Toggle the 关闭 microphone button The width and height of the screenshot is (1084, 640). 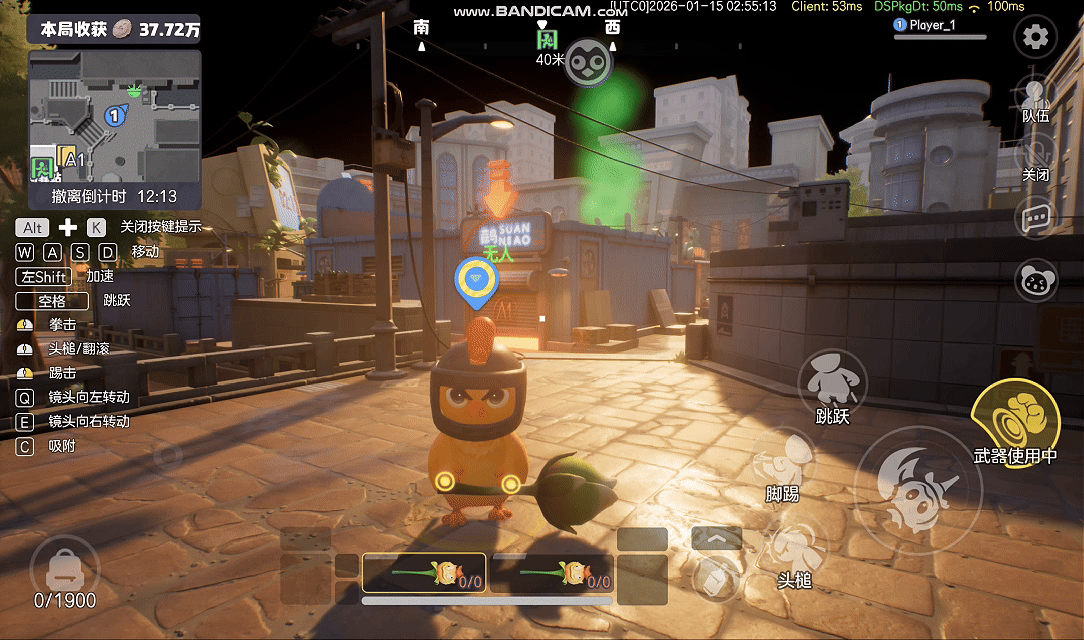tap(1035, 158)
